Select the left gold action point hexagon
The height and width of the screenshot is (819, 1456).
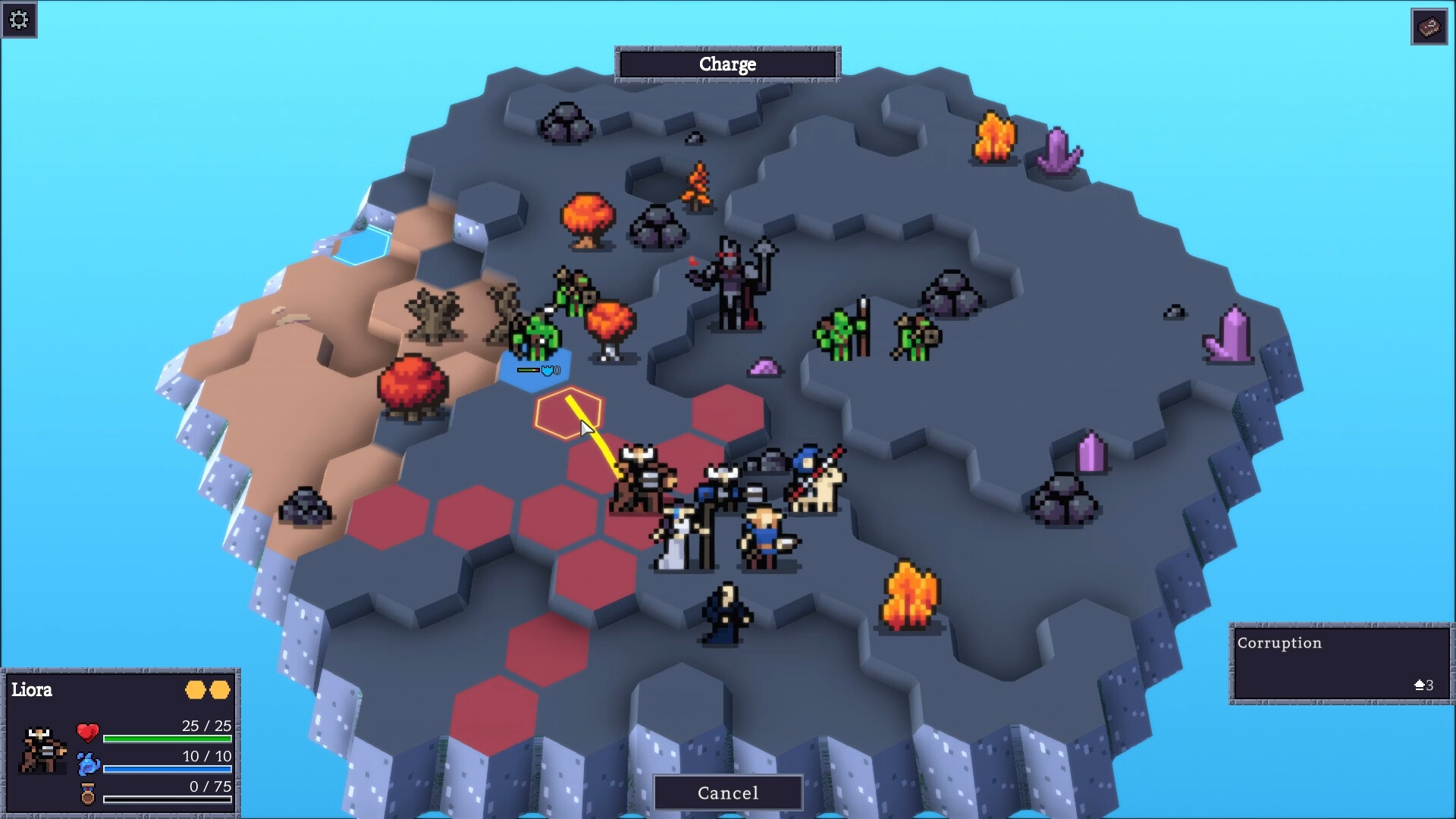196,690
